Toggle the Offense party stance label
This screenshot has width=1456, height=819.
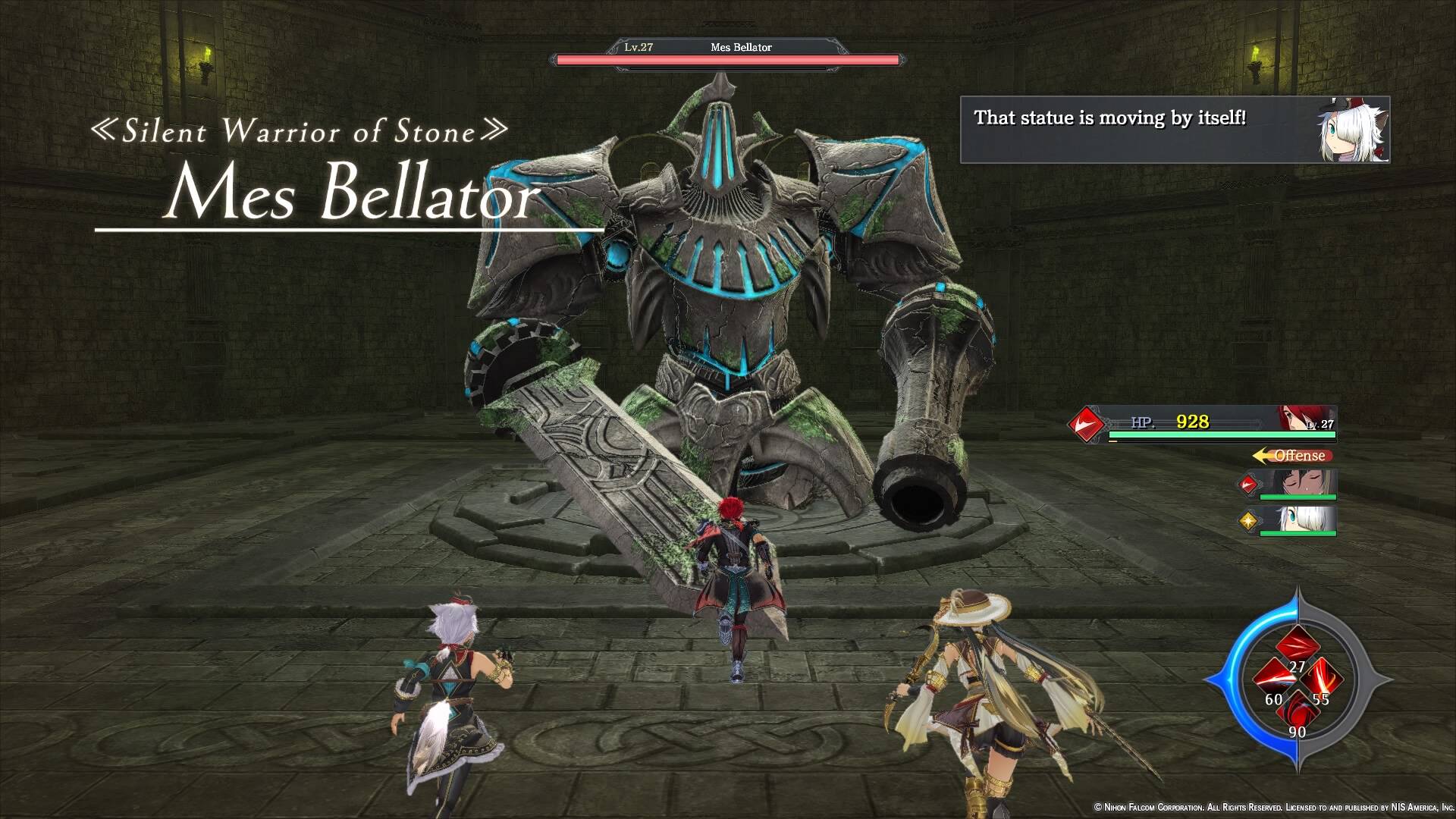click(1293, 456)
